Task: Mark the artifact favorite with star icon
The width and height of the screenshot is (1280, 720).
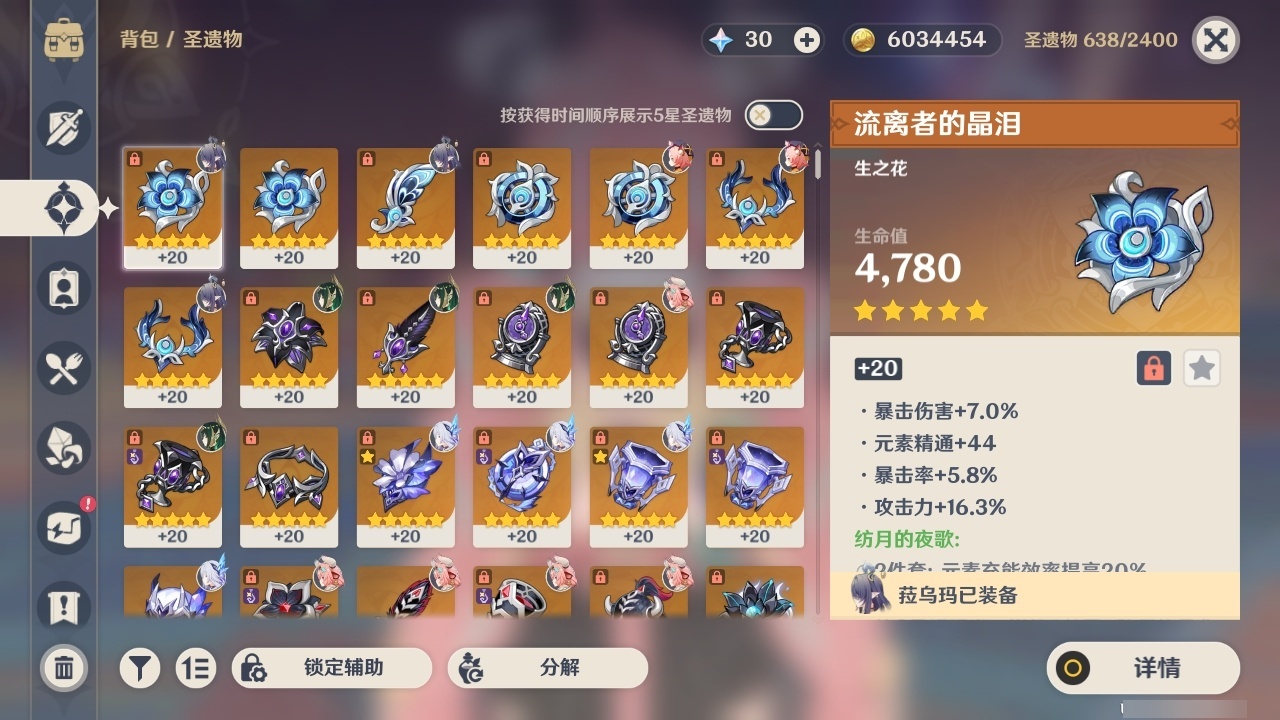Action: click(x=1201, y=368)
